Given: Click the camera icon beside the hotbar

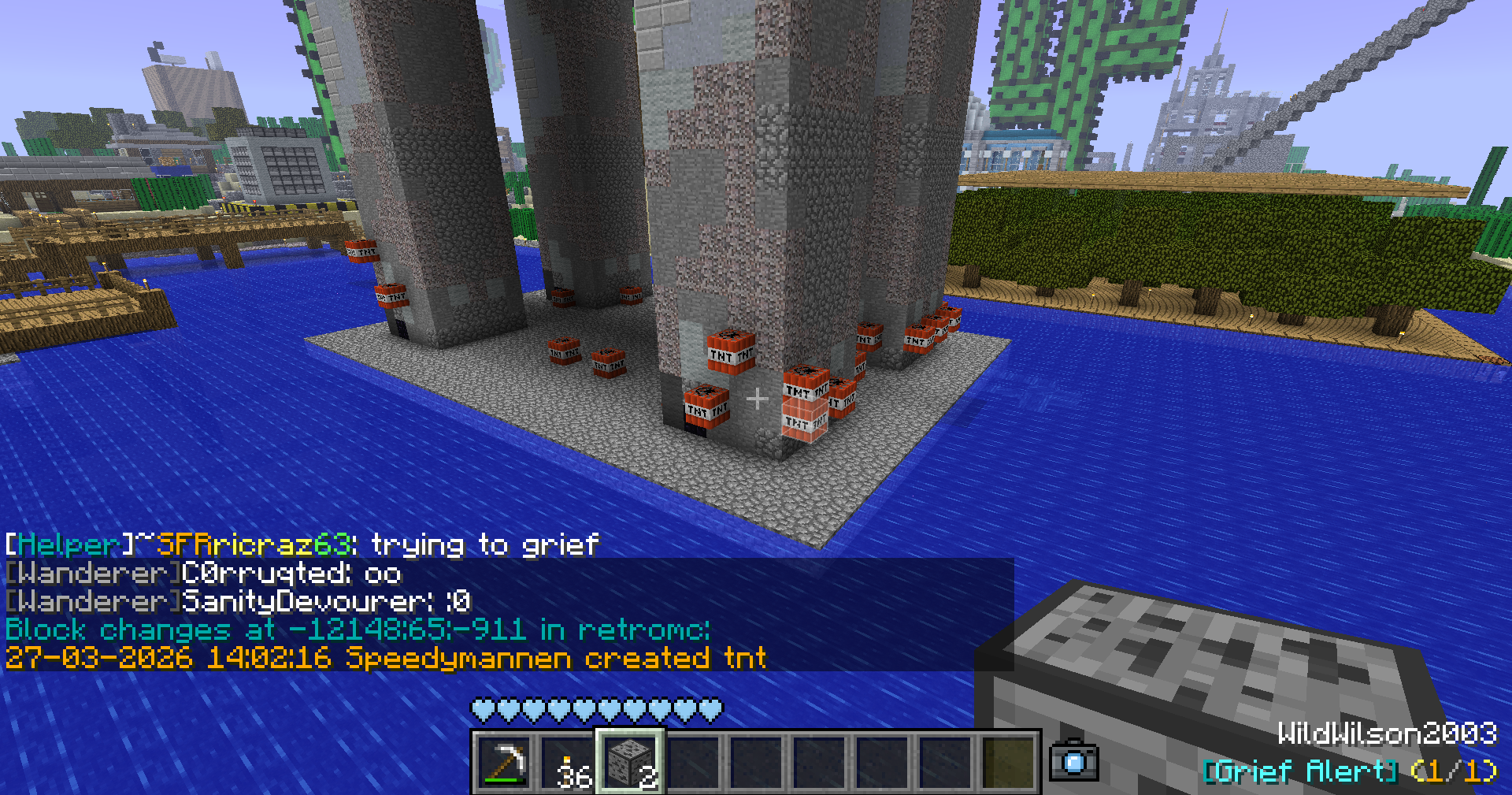Looking at the screenshot, I should [1073, 760].
